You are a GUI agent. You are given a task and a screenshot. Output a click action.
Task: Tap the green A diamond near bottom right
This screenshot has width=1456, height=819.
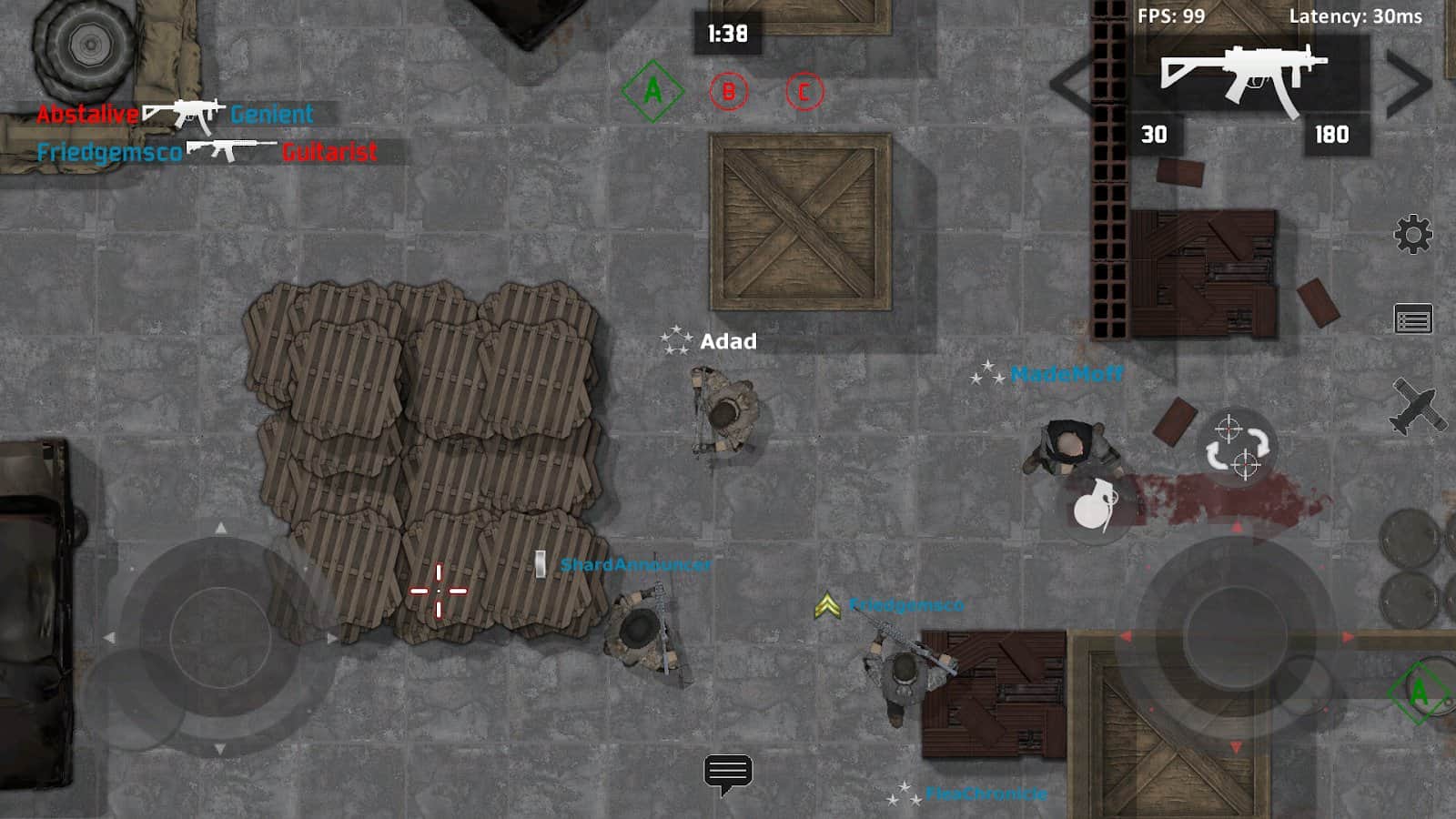(x=1418, y=693)
